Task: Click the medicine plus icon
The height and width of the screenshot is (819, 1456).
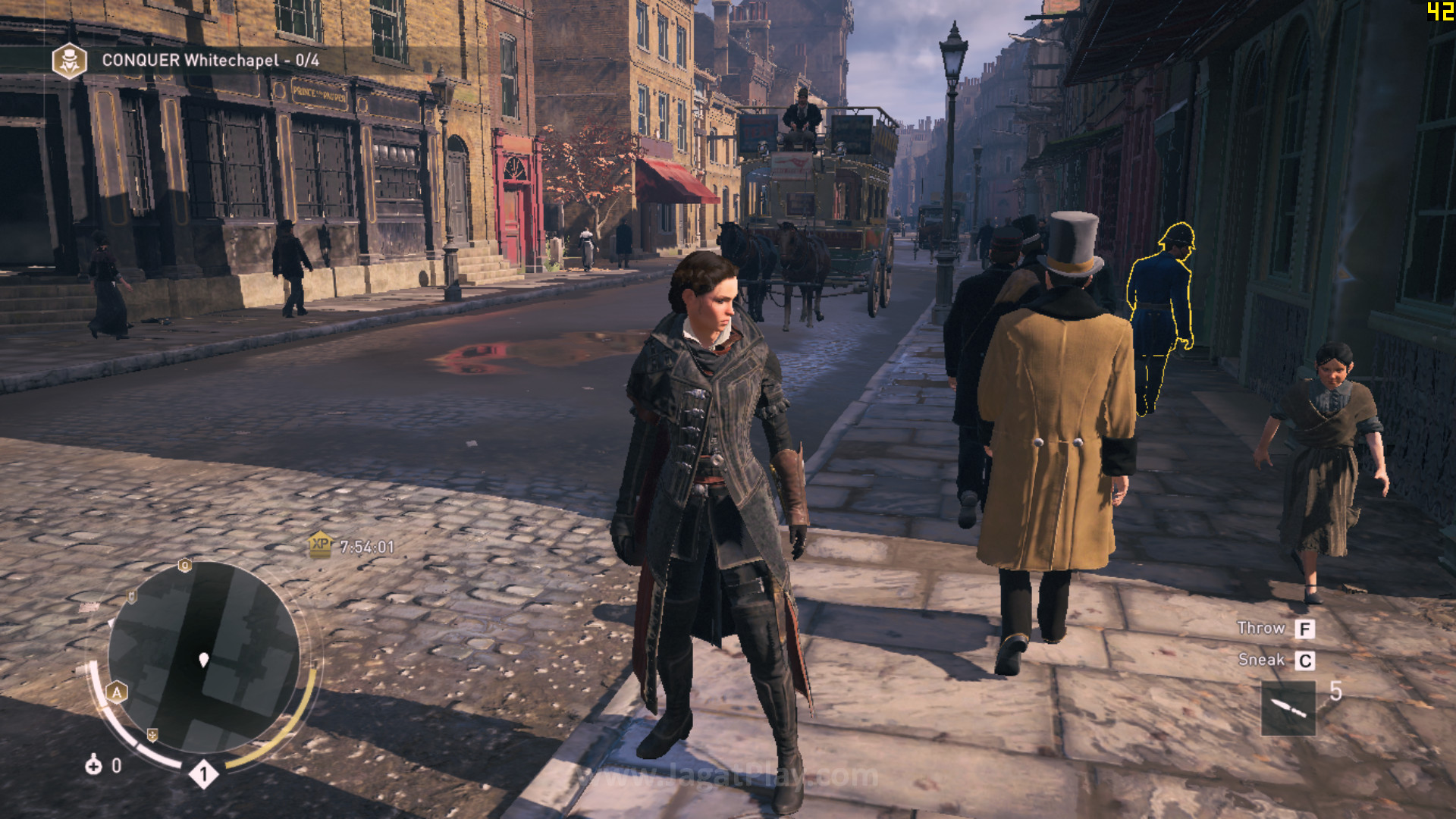Action: (93, 764)
